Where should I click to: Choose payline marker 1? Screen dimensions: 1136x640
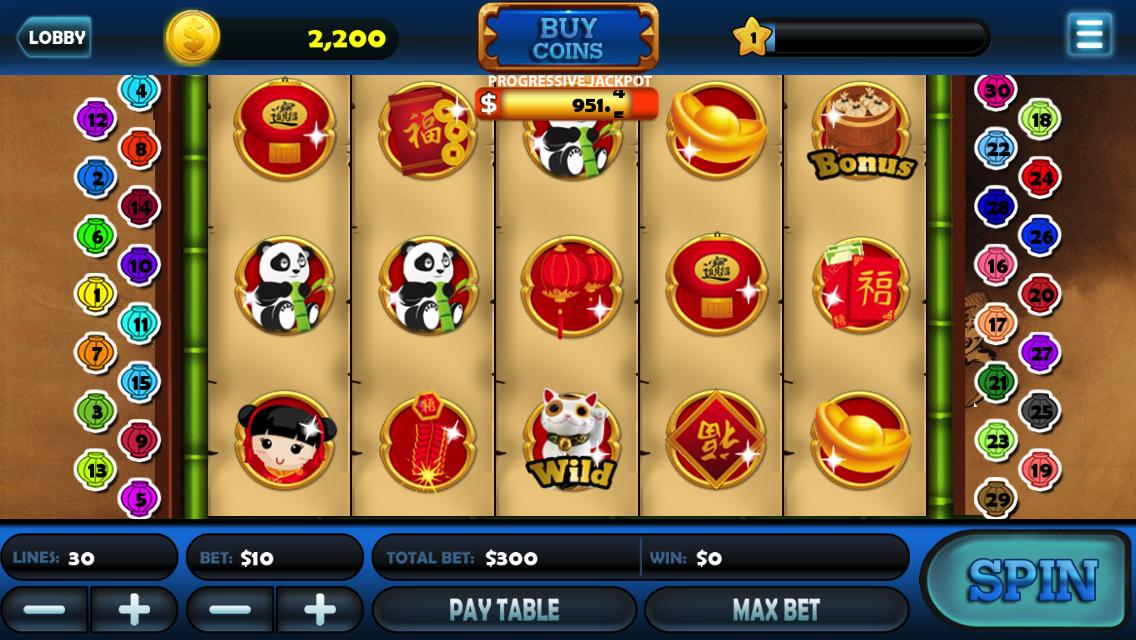96,295
